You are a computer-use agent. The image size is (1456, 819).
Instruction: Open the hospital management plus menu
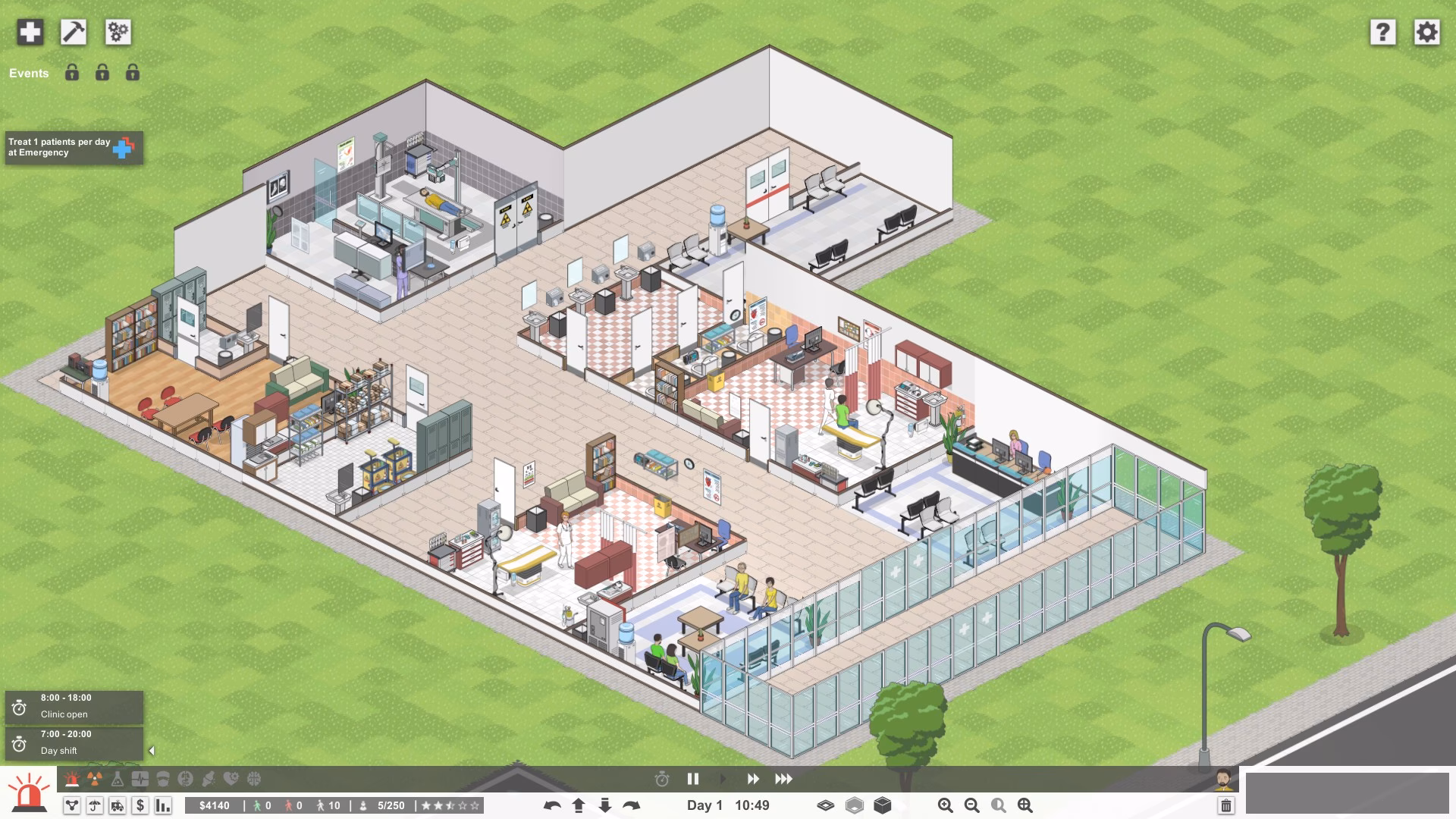pos(30,32)
